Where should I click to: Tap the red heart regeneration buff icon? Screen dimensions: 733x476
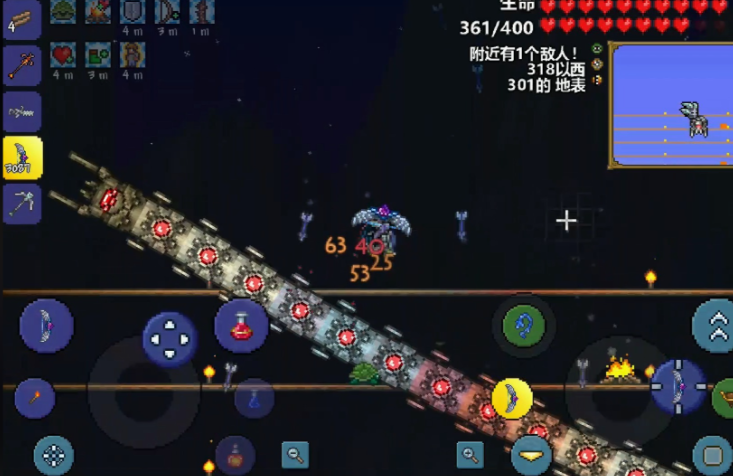point(62,55)
